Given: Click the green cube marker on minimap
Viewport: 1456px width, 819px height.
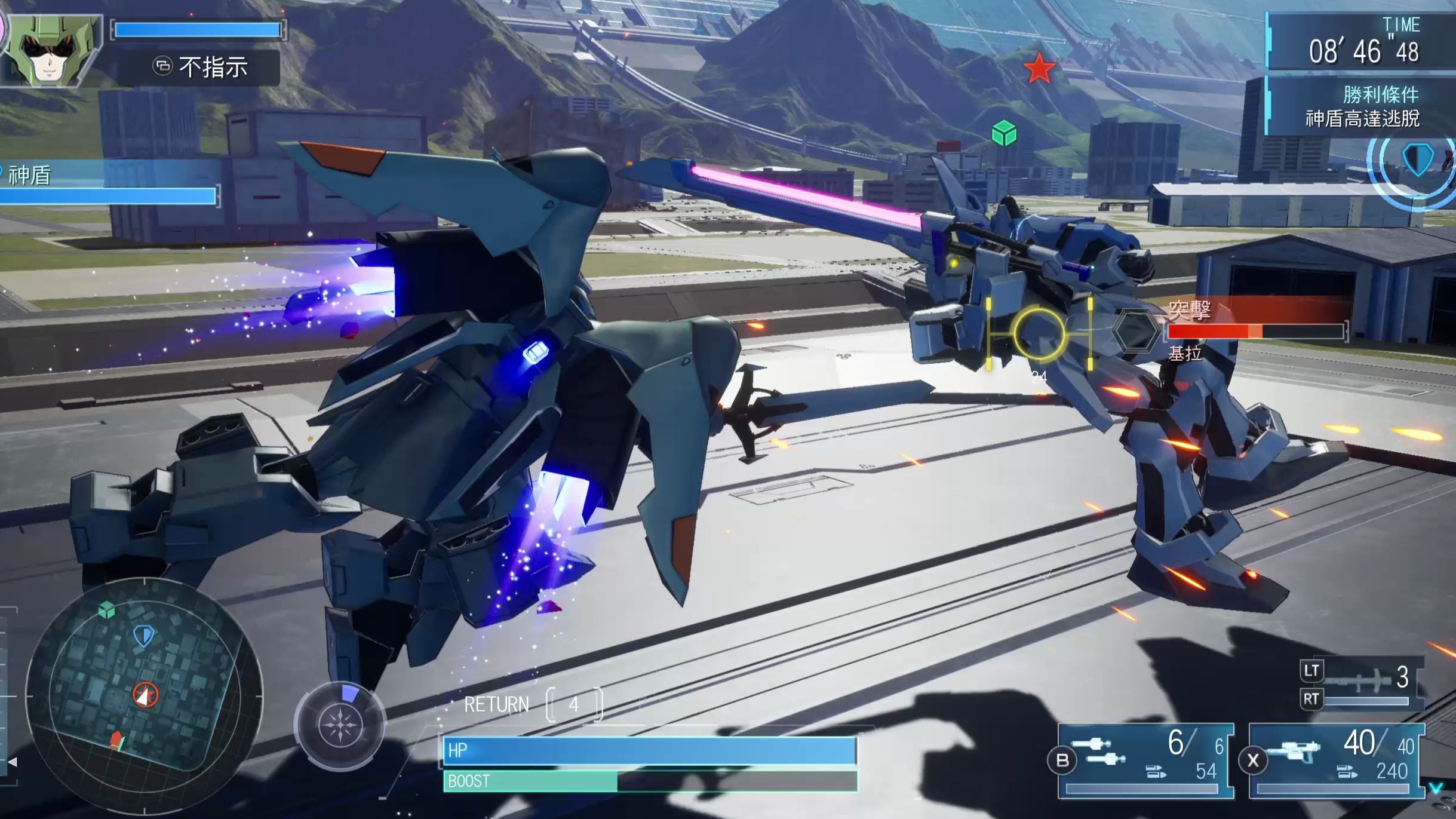Looking at the screenshot, I should [107, 610].
